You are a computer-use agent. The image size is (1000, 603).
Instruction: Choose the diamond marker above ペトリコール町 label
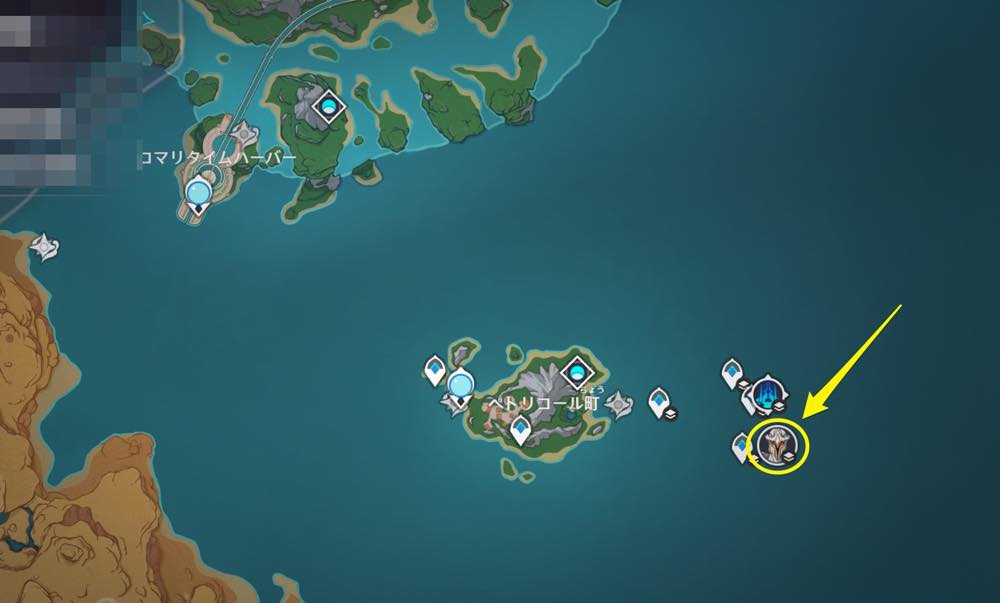coord(576,373)
